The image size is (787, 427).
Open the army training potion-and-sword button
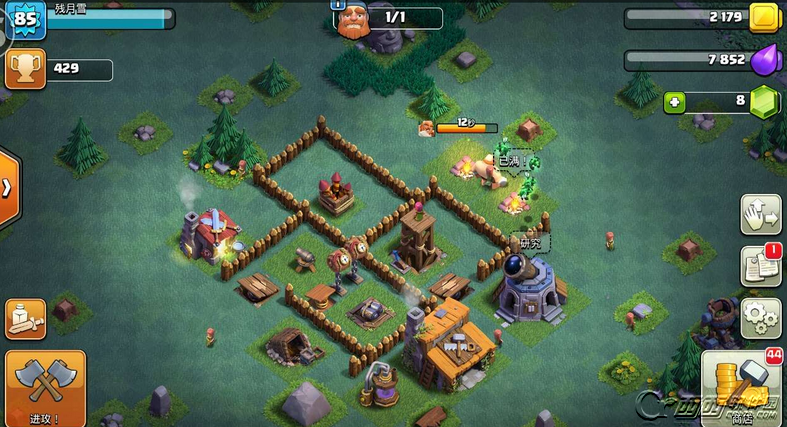click(25, 318)
